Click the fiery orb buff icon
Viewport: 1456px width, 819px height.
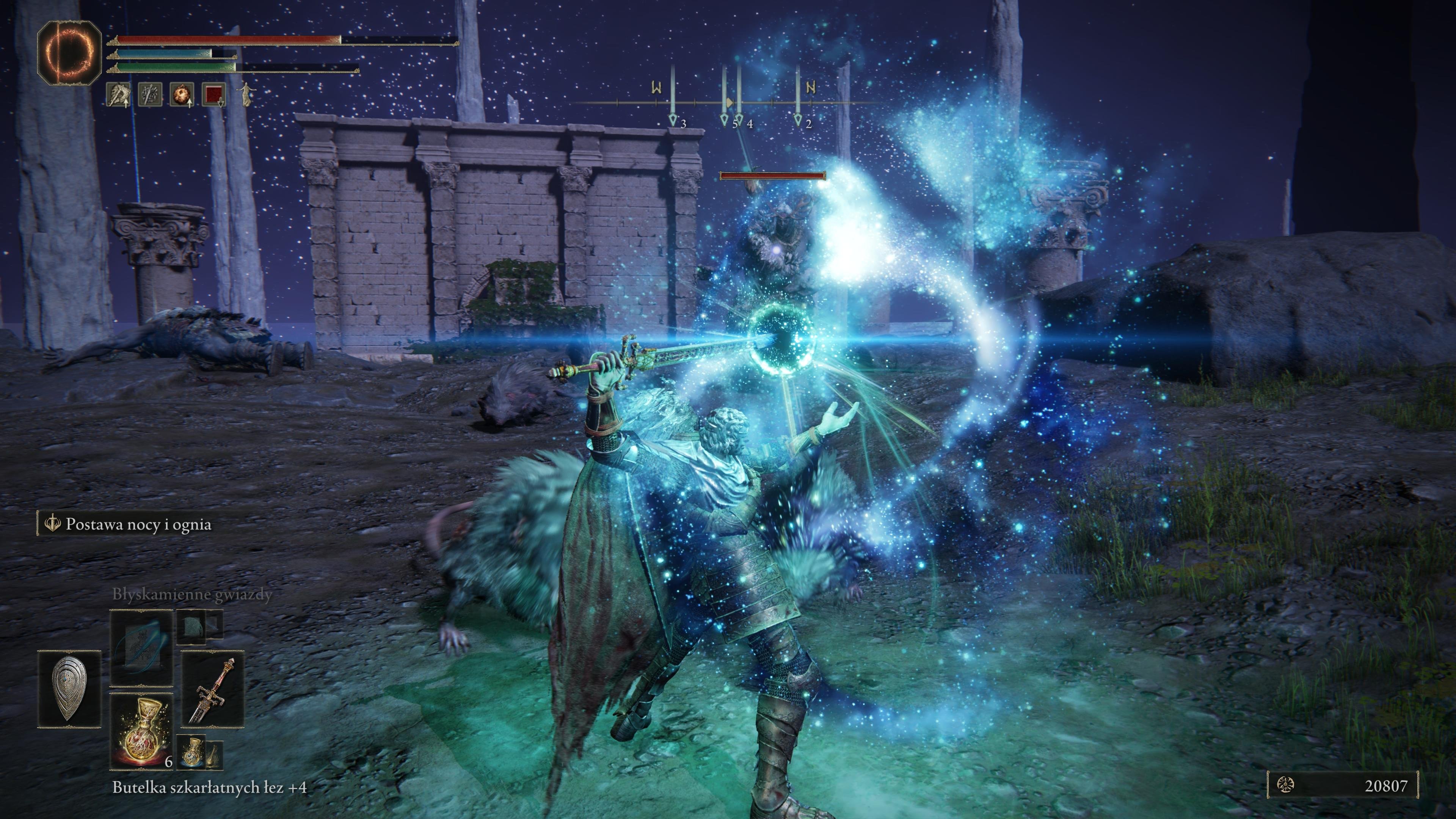[x=182, y=94]
